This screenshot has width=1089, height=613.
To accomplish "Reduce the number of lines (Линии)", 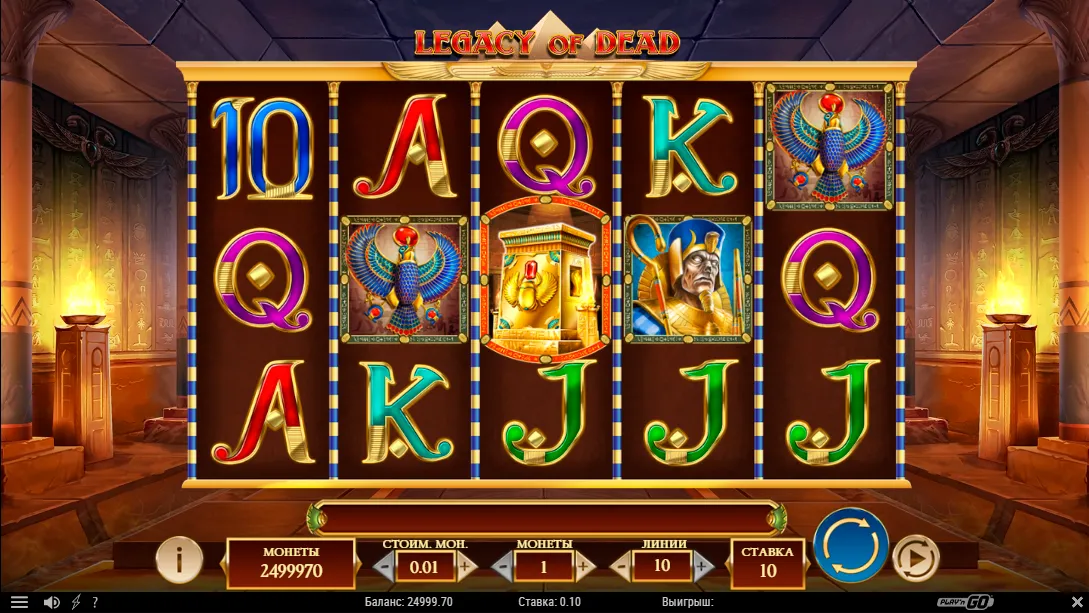I will pos(620,566).
